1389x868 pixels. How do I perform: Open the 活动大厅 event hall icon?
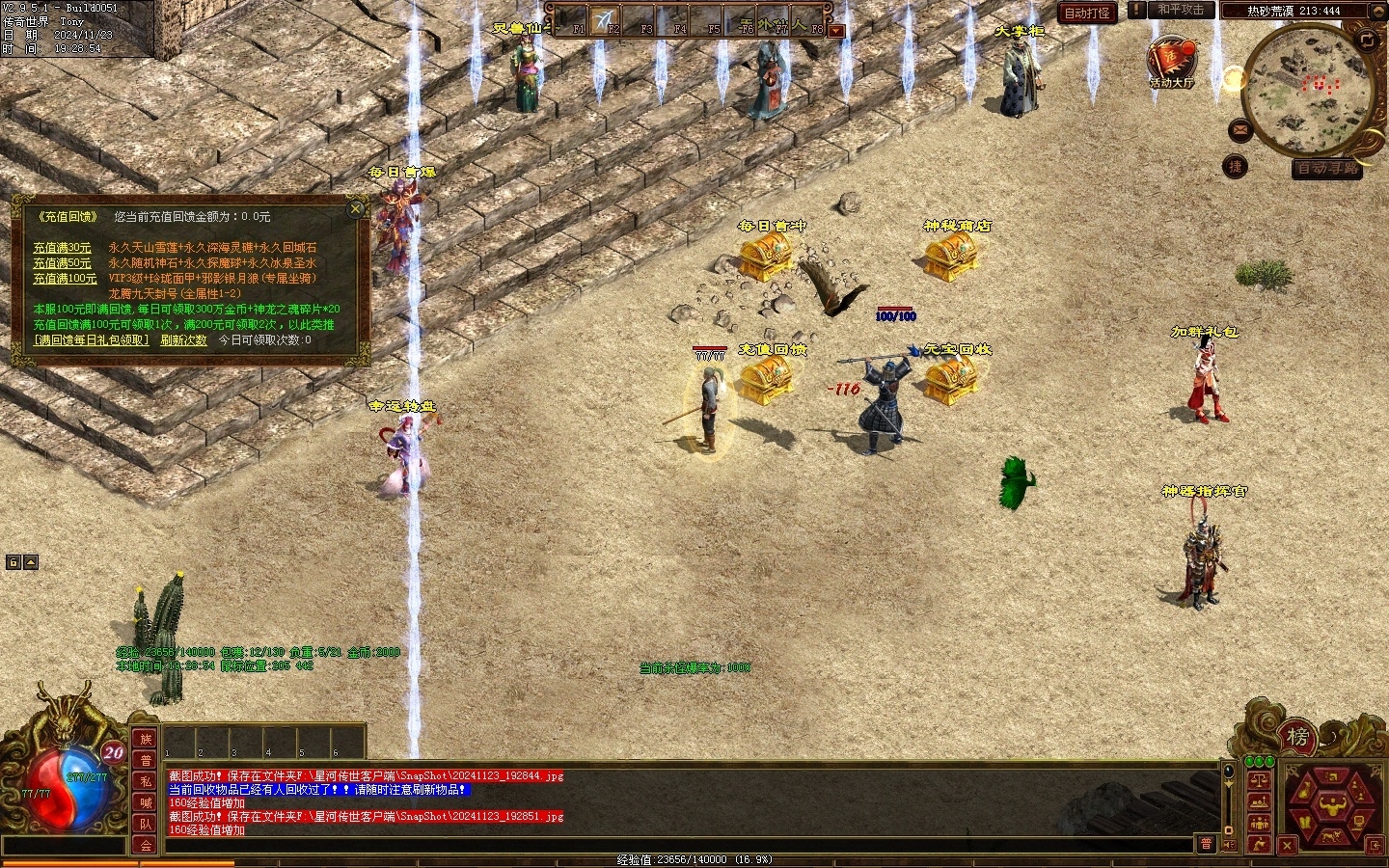pos(1171,63)
